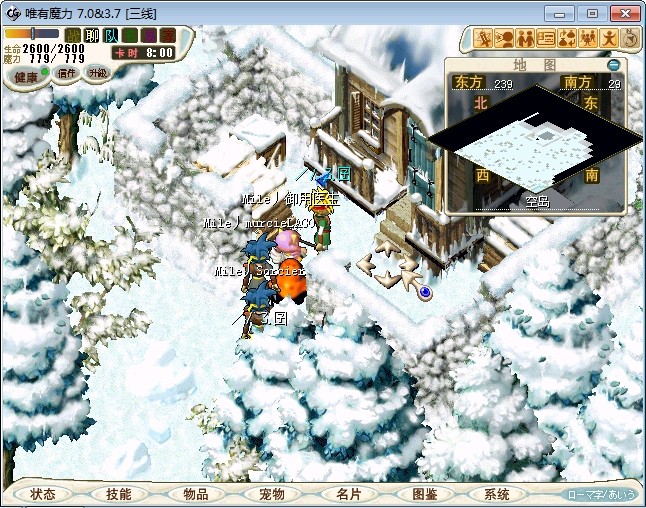Open the 状态 status menu
Image resolution: width=646 pixels, height=508 pixels.
(x=43, y=494)
